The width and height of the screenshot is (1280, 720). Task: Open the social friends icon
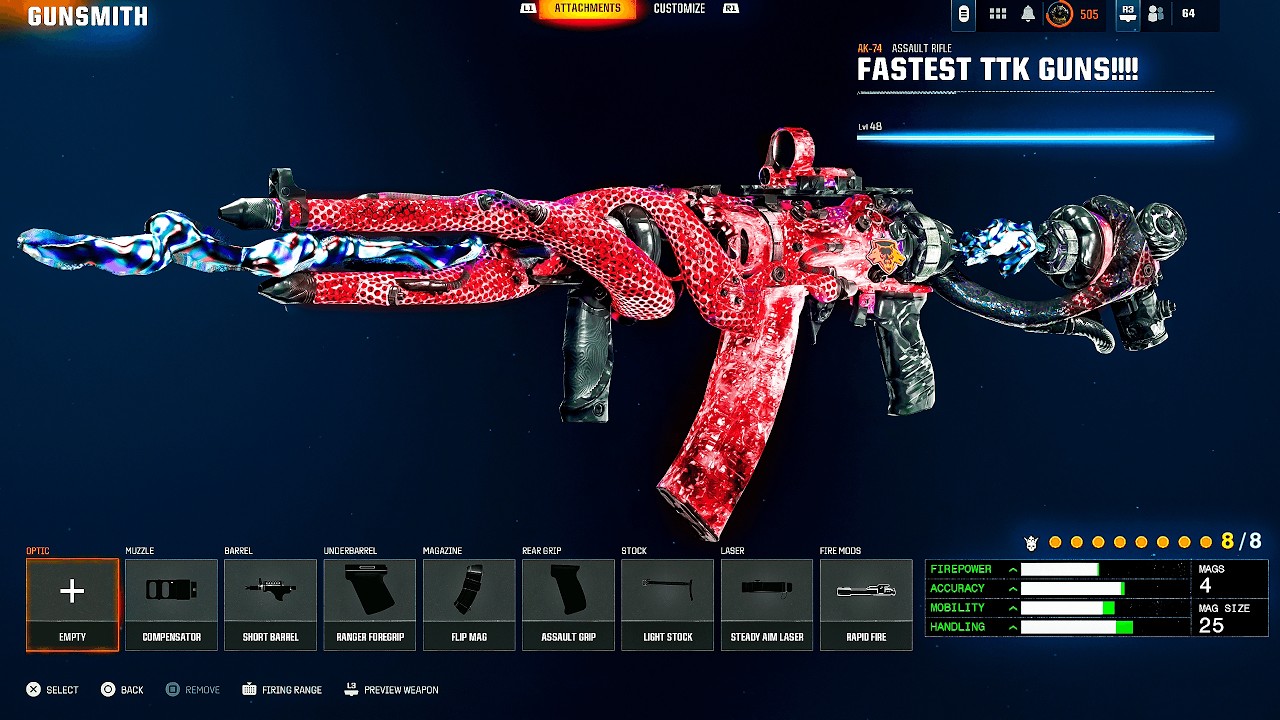click(x=1156, y=14)
